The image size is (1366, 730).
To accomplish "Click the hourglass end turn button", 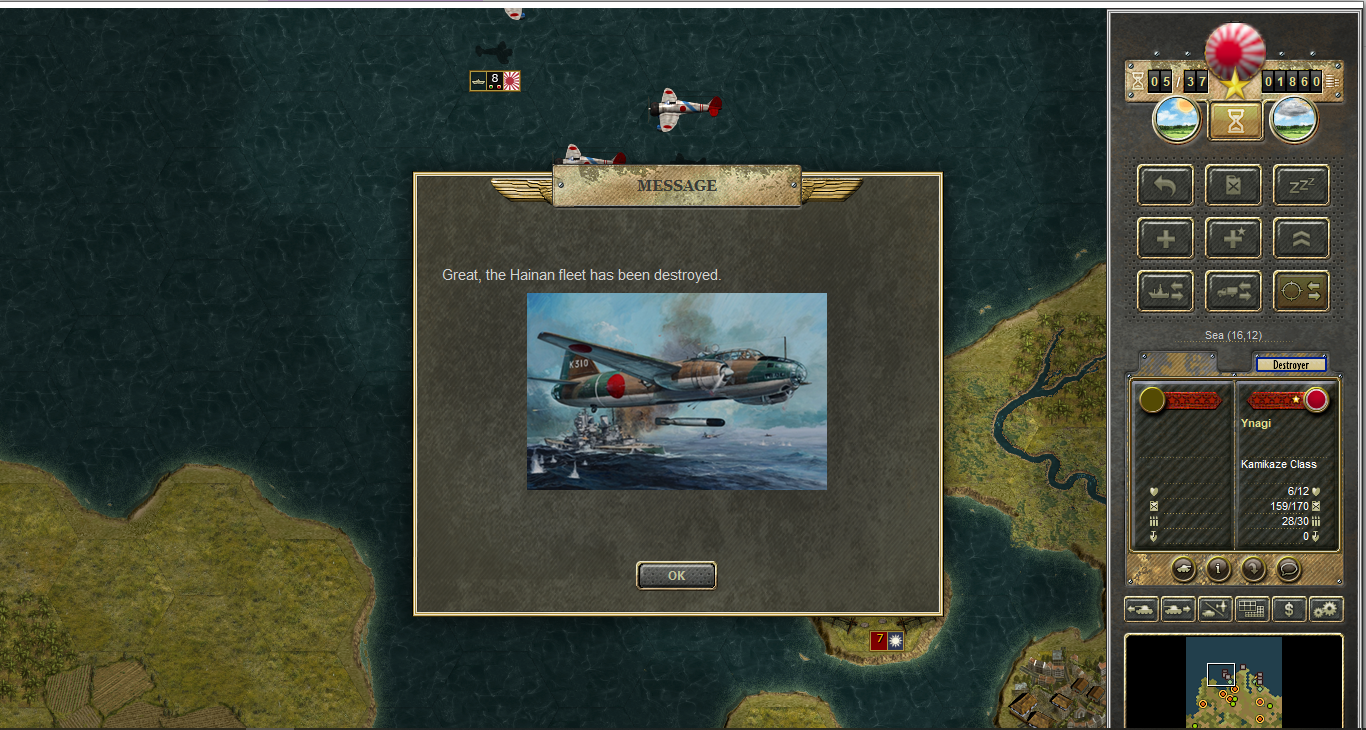I will pos(1236,121).
